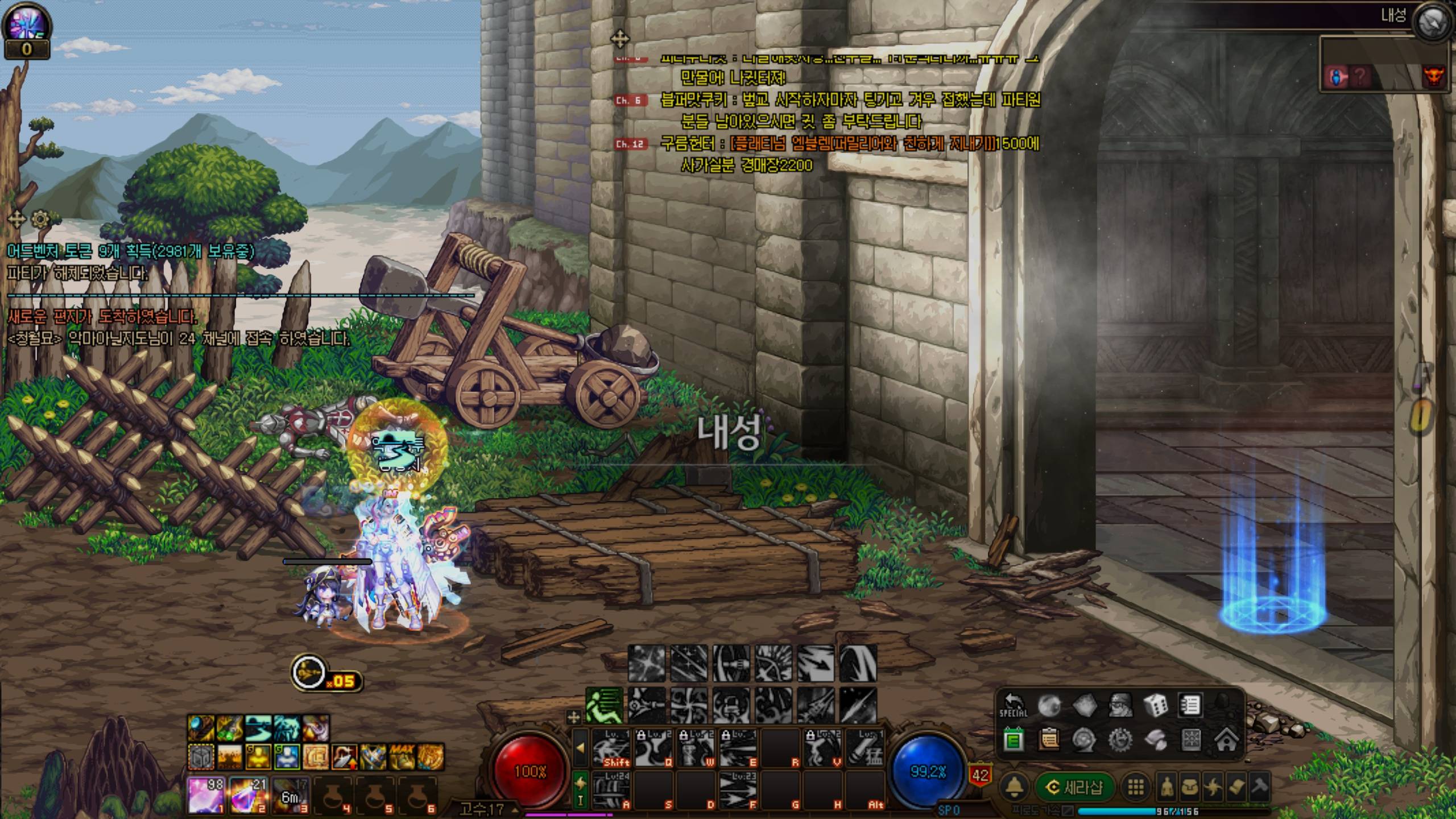1456x819 pixels.
Task: Open the clipboard quest list icon
Action: [1049, 740]
